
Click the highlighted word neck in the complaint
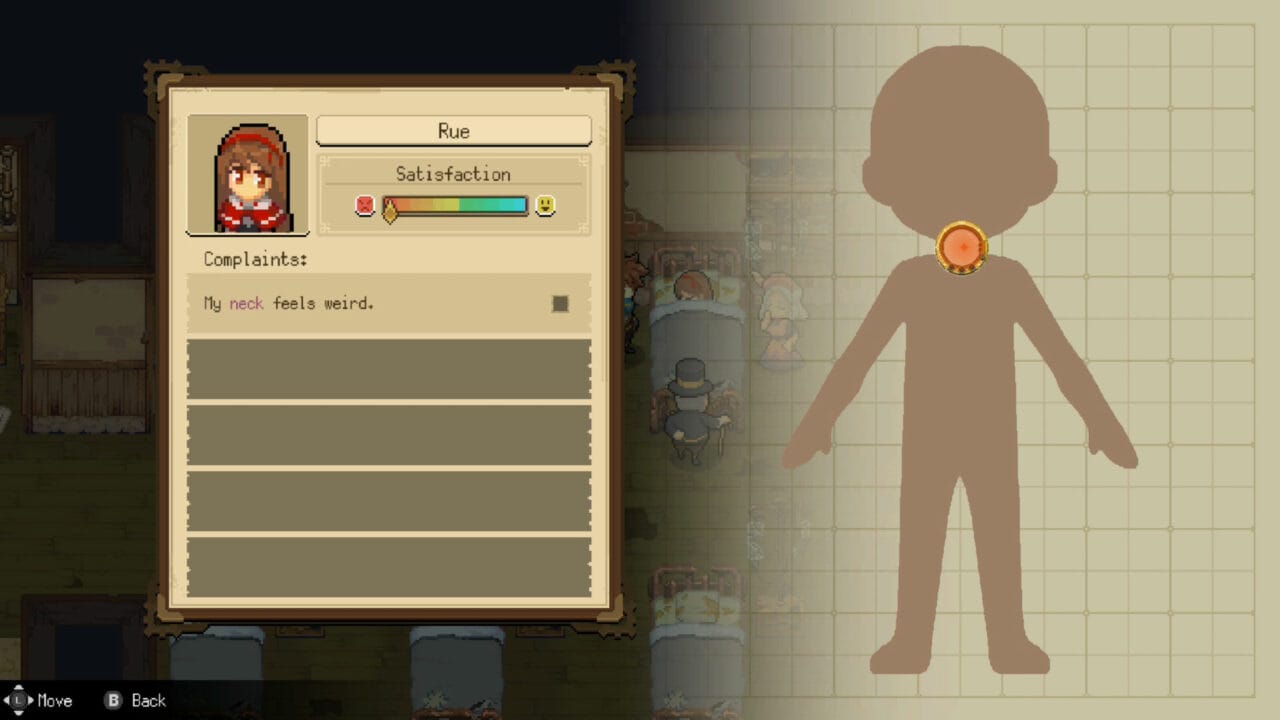pyautogui.click(x=246, y=303)
